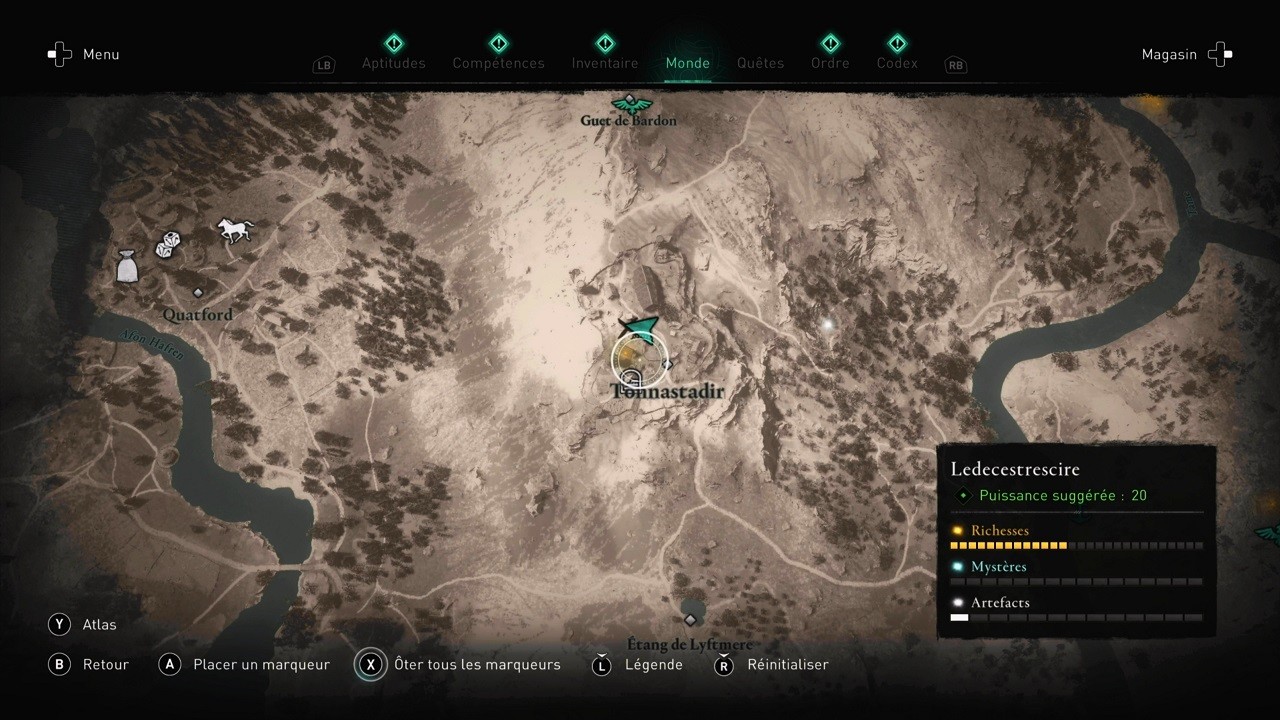Click the white Artefacts icon
This screenshot has height=720, width=1280.
pos(958,601)
